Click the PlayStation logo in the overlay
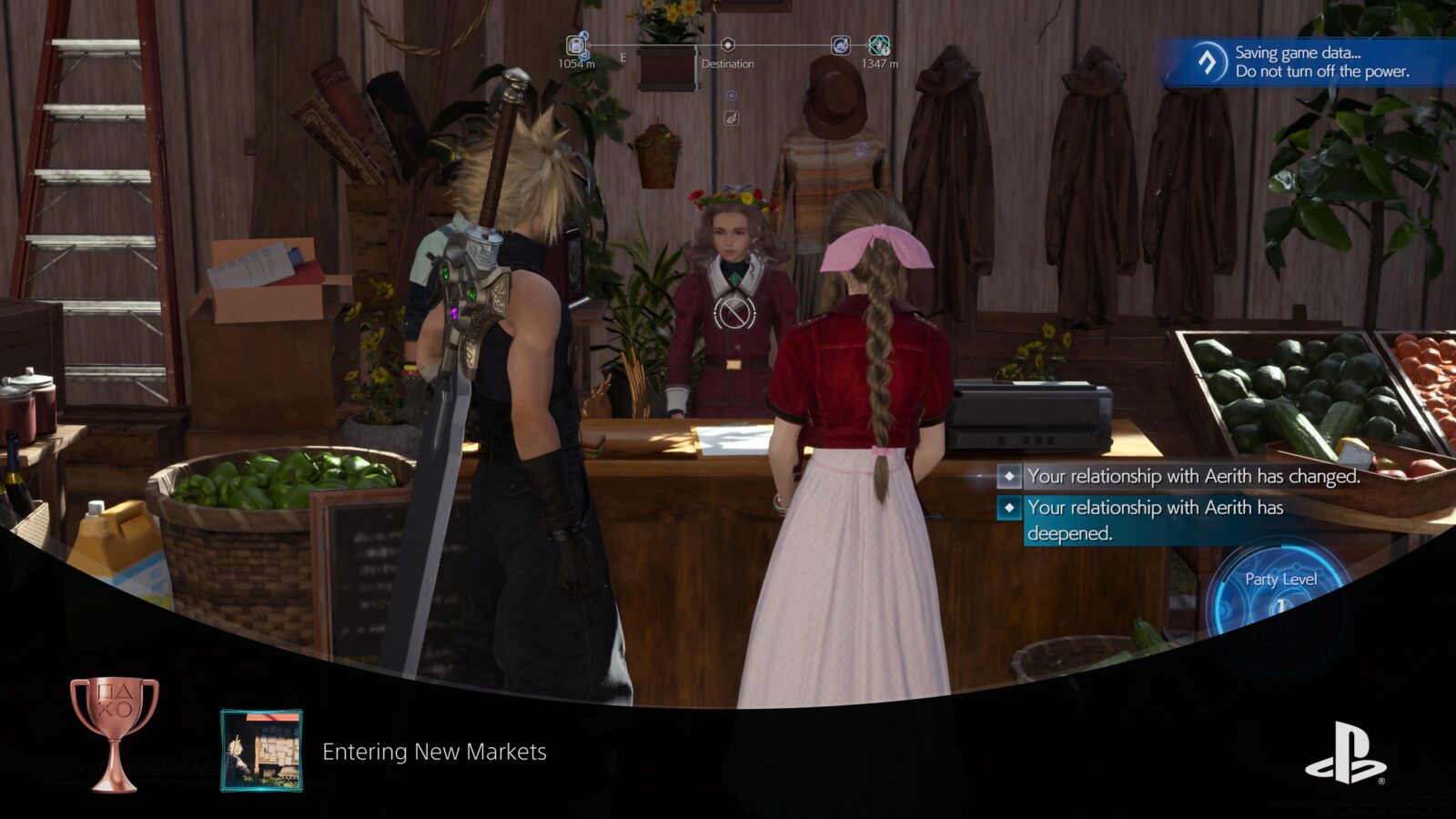Screen dimensions: 1456x819 [x=1345, y=753]
